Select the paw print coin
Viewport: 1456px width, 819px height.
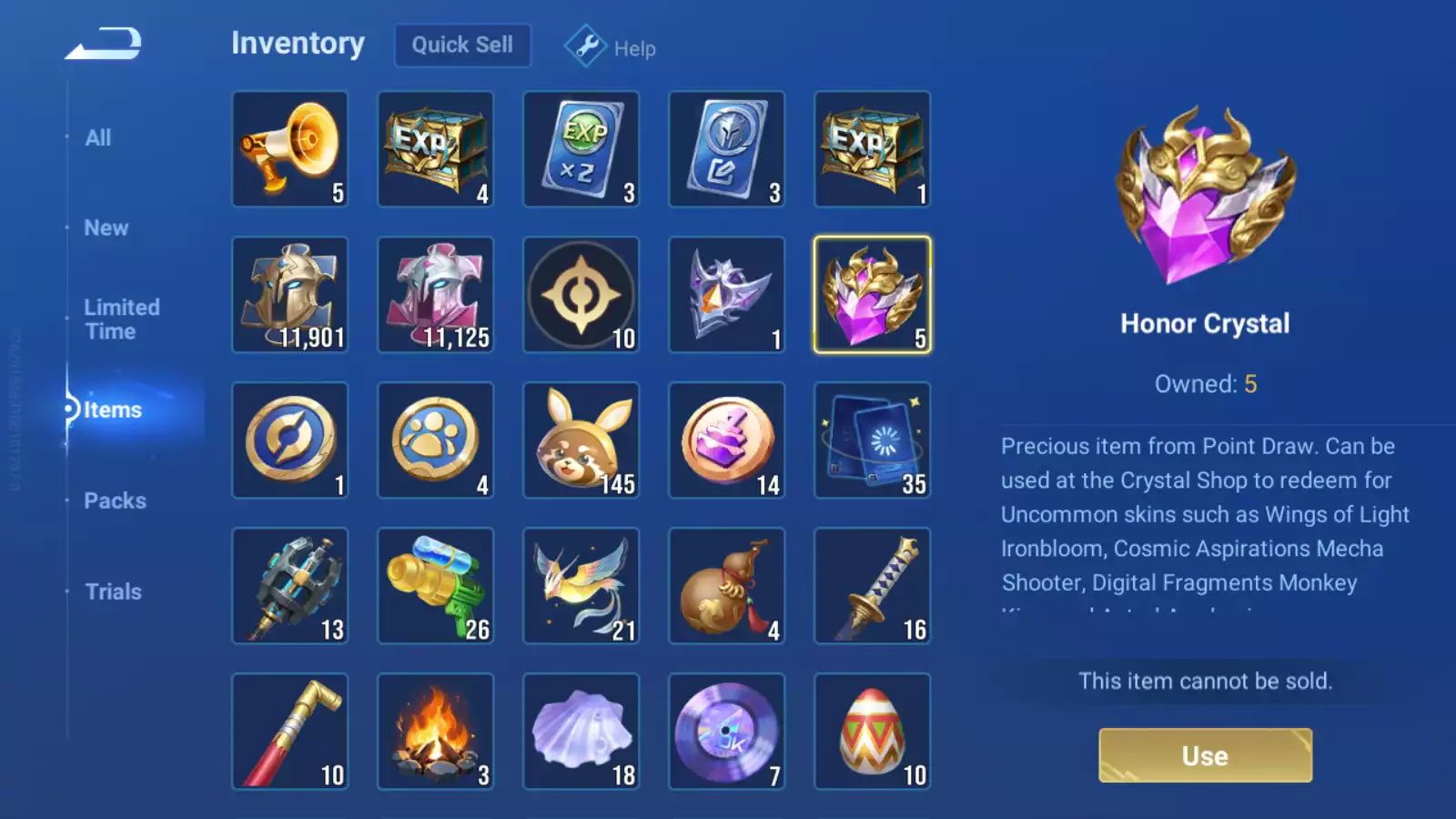(x=436, y=440)
